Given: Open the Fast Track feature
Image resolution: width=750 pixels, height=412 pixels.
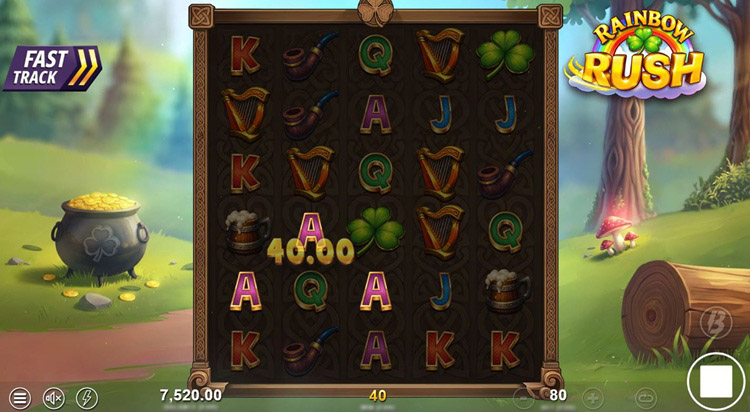Looking at the screenshot, I should pos(50,67).
